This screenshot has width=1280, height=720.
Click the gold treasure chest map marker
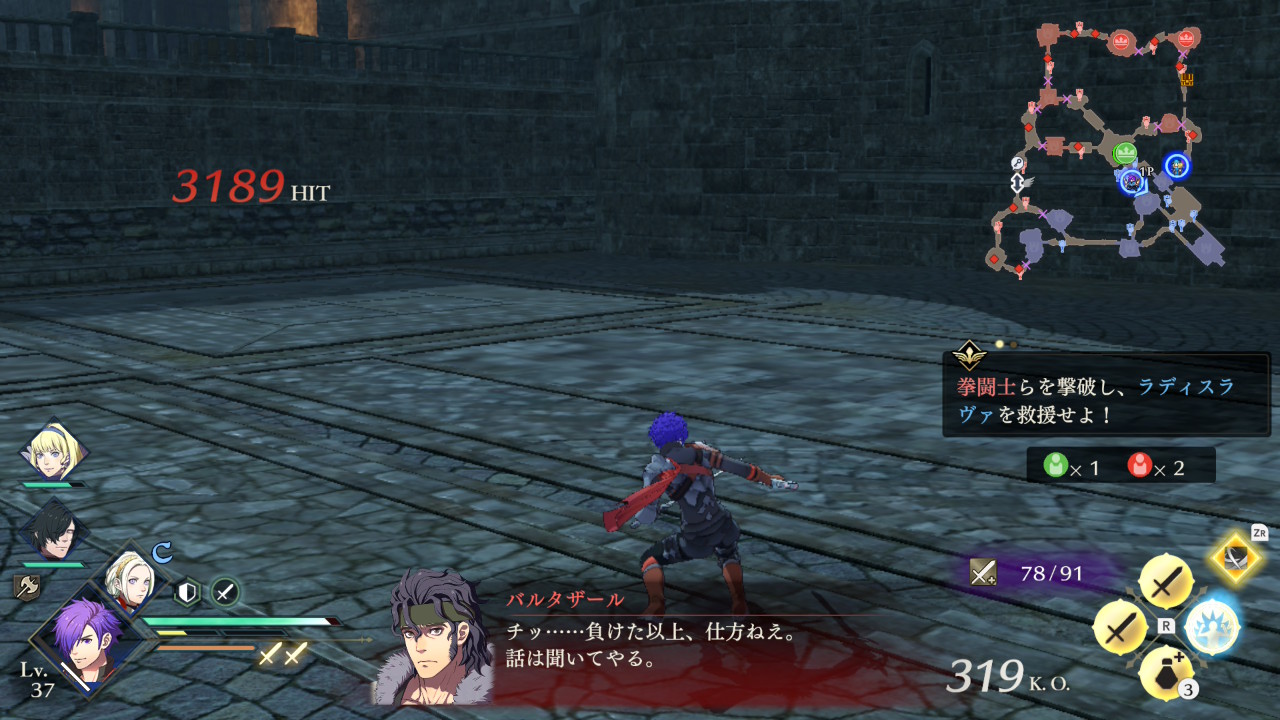point(1187,79)
